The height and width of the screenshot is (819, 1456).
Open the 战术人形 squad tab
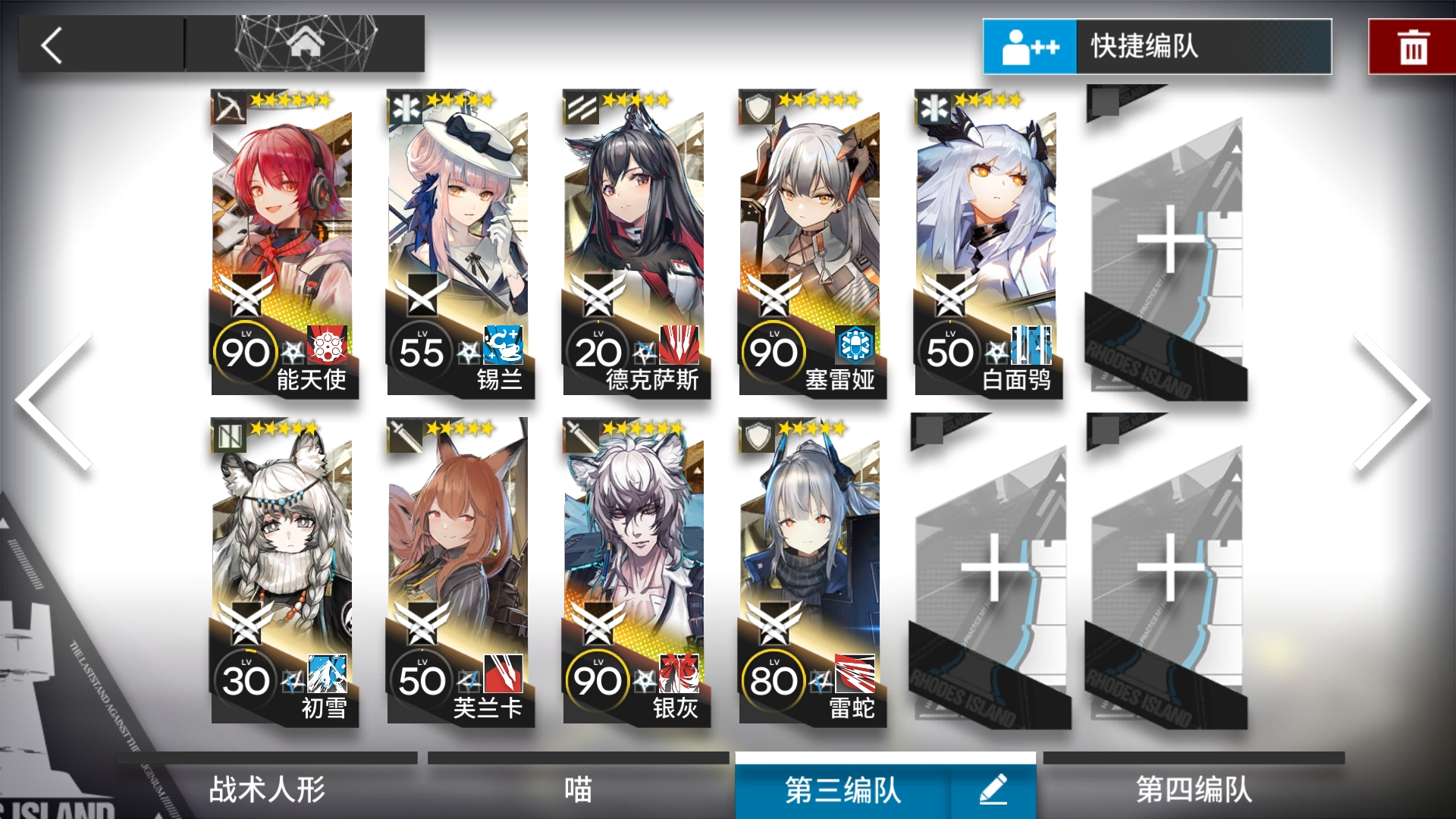(265, 789)
